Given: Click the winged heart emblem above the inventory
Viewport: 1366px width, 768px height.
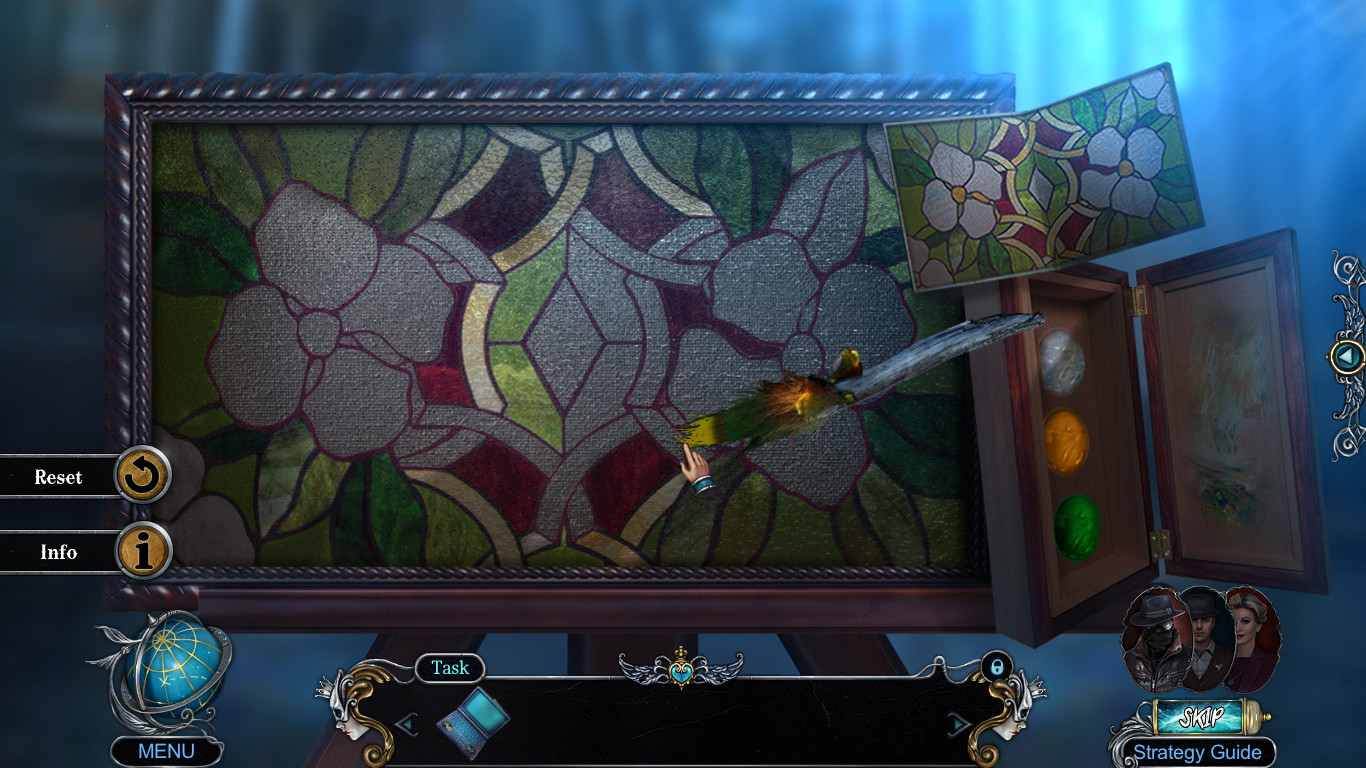Looking at the screenshot, I should coord(682,672).
